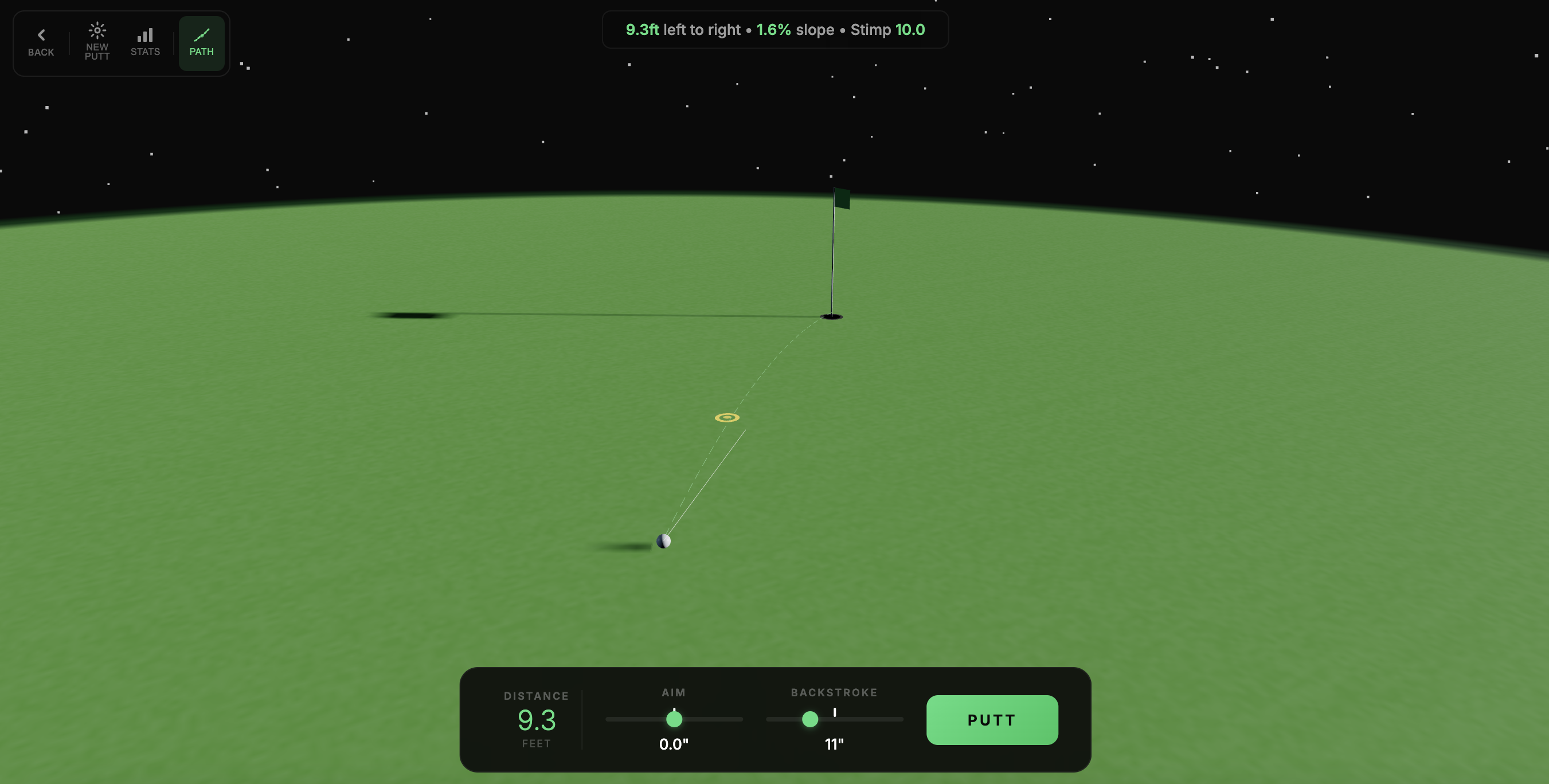Generate a New Putt
The width and height of the screenshot is (1549, 784).
coord(97,42)
